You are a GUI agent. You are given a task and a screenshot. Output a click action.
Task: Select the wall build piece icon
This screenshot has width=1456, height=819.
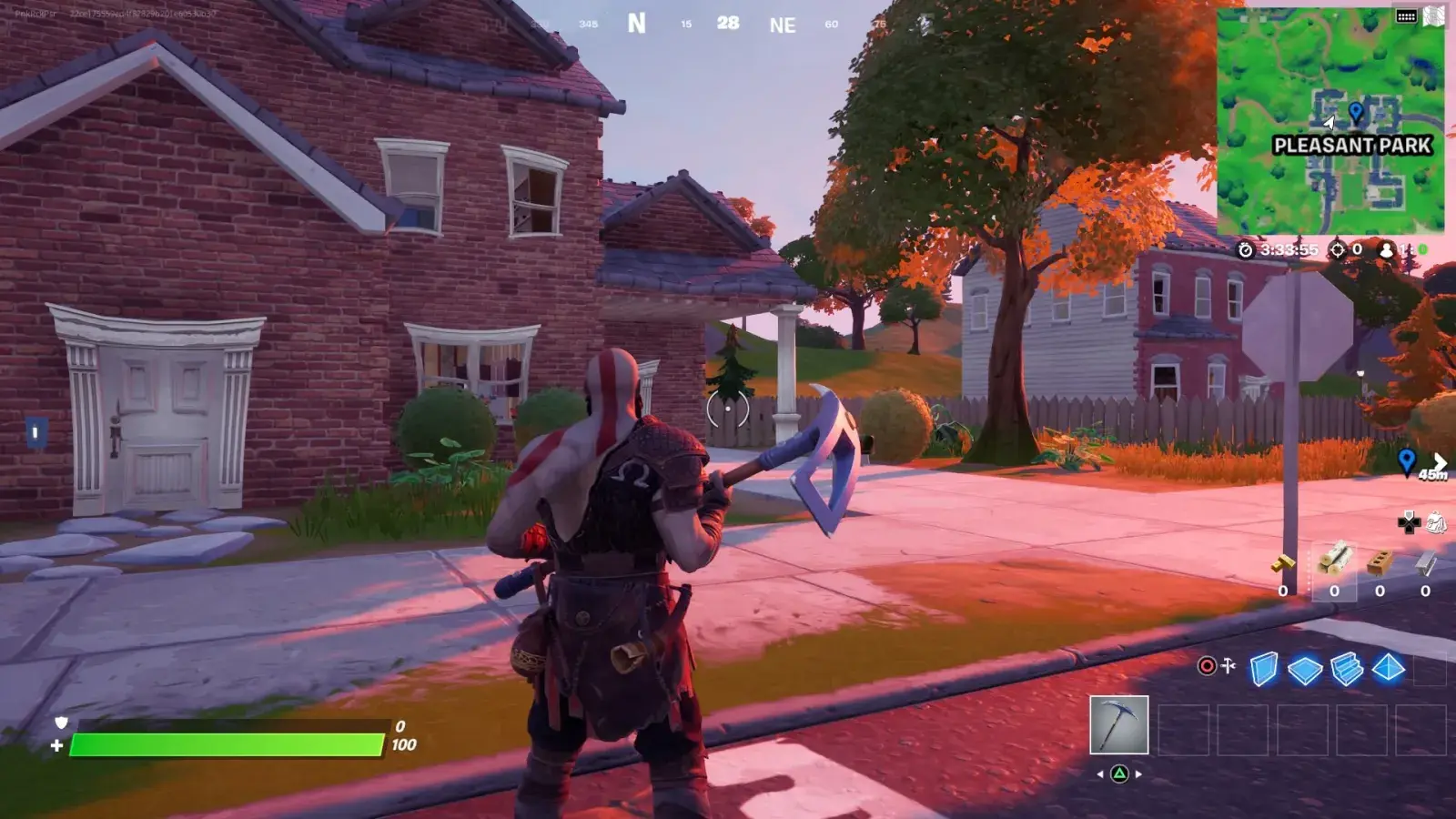1265,669
